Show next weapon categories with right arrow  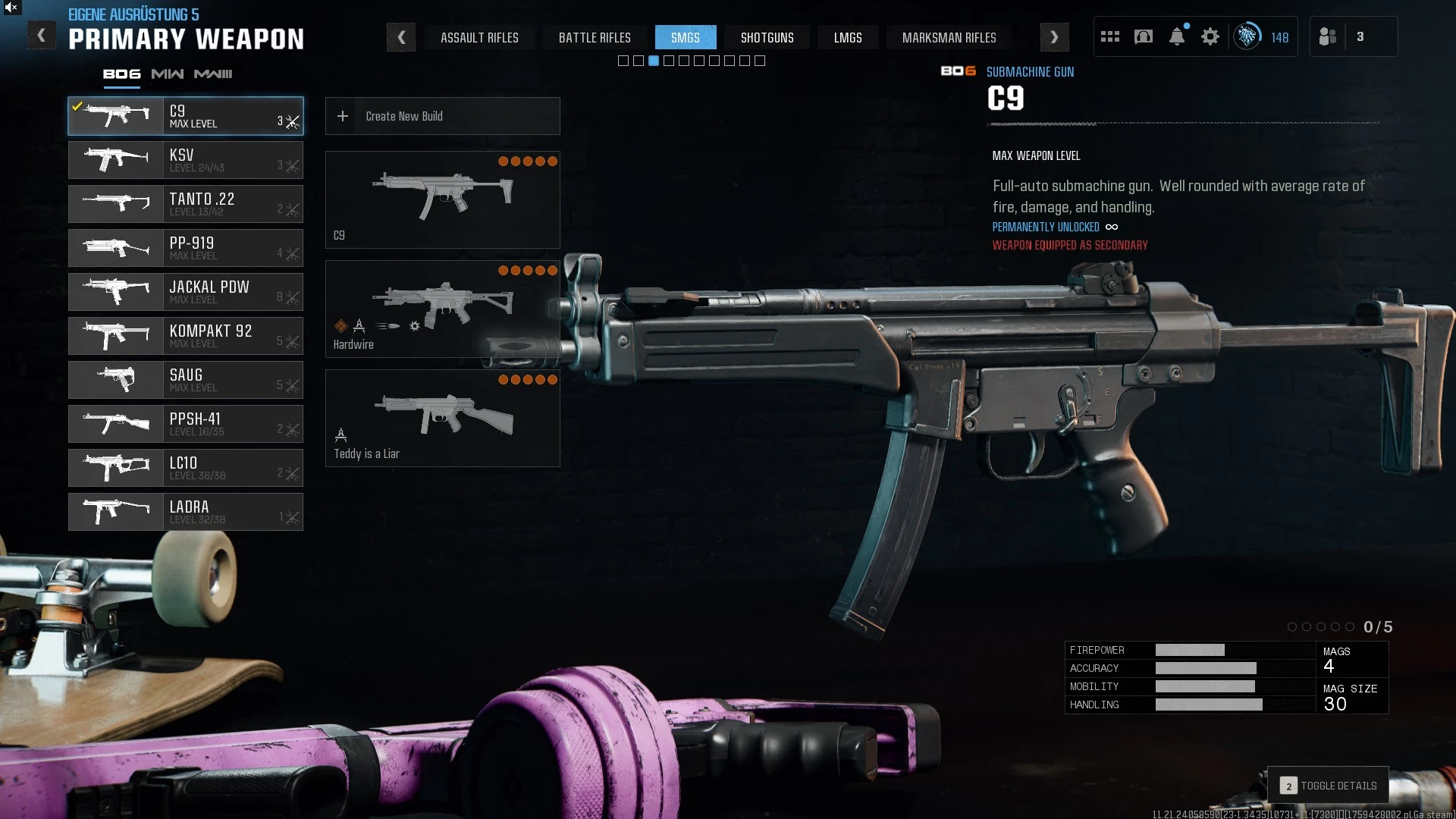[1054, 37]
